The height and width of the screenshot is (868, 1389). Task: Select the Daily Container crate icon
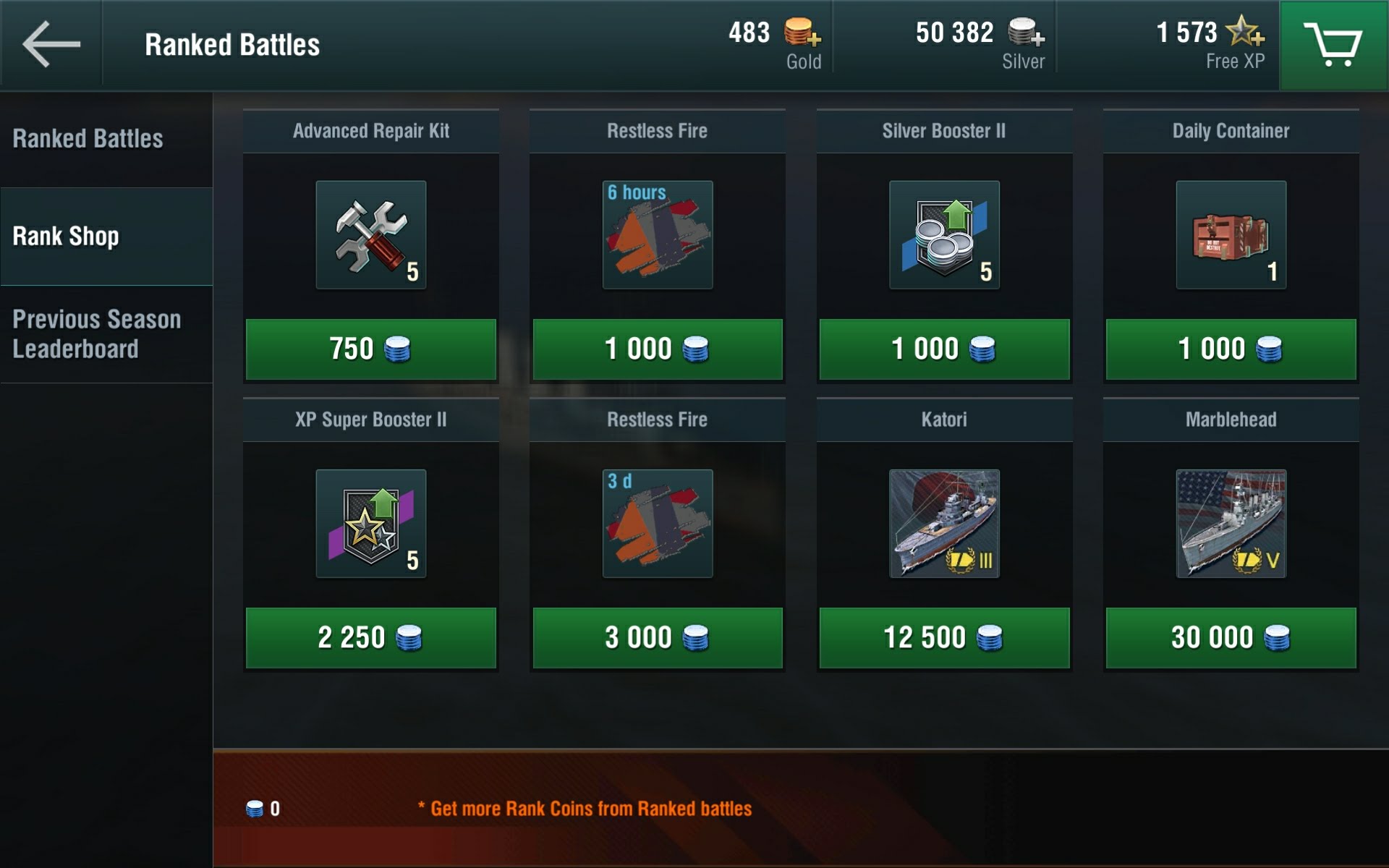(1231, 235)
